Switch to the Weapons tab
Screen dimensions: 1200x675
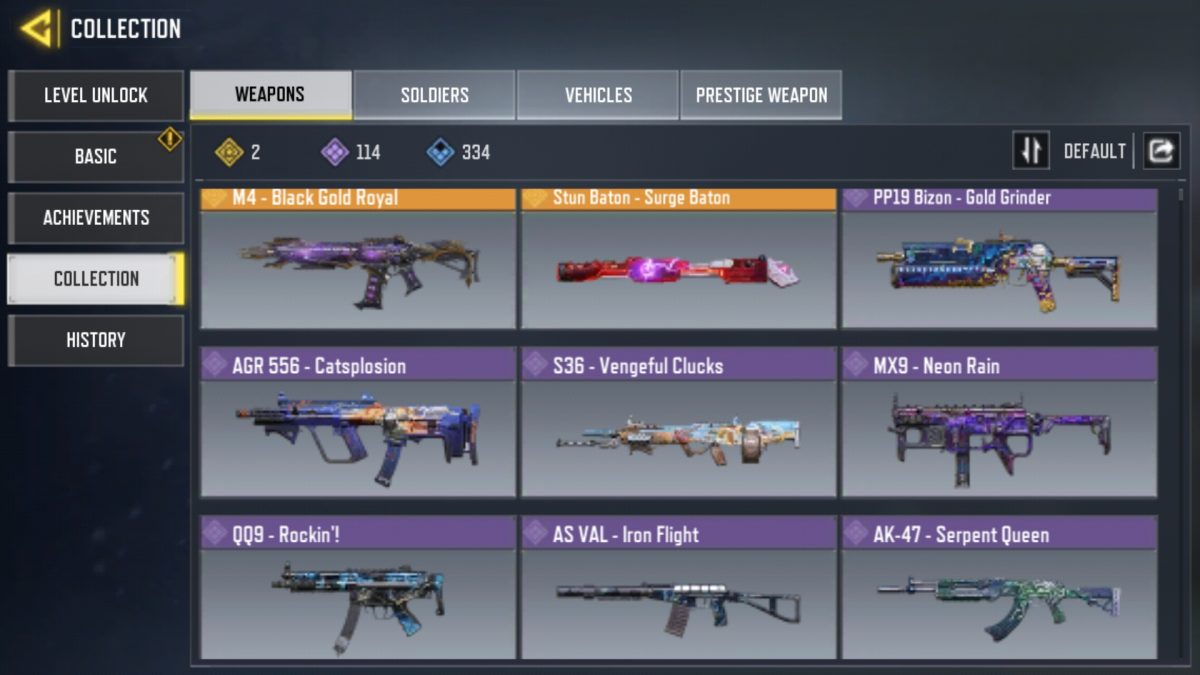270,95
